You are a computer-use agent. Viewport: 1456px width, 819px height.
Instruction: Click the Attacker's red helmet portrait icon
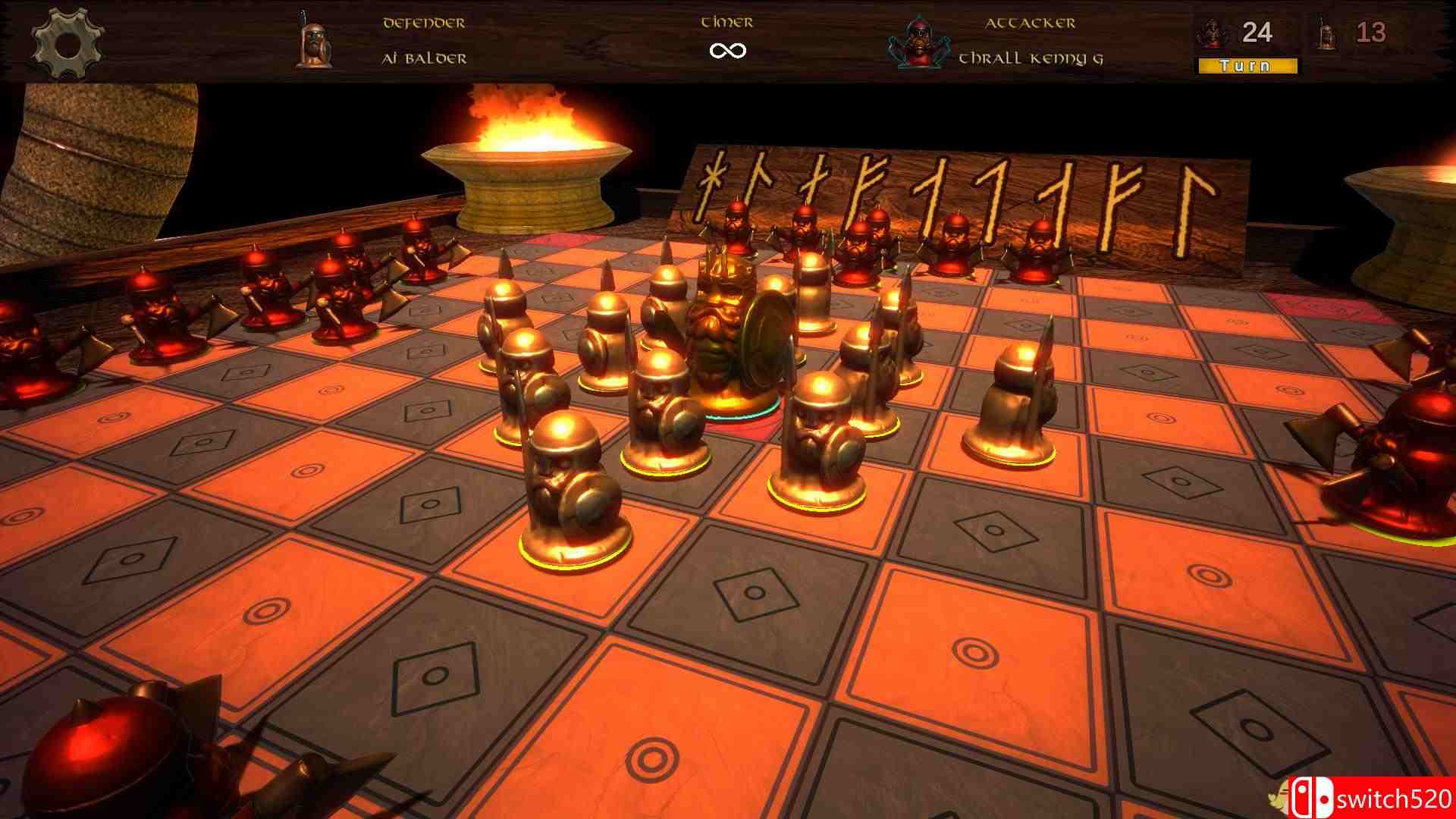920,42
